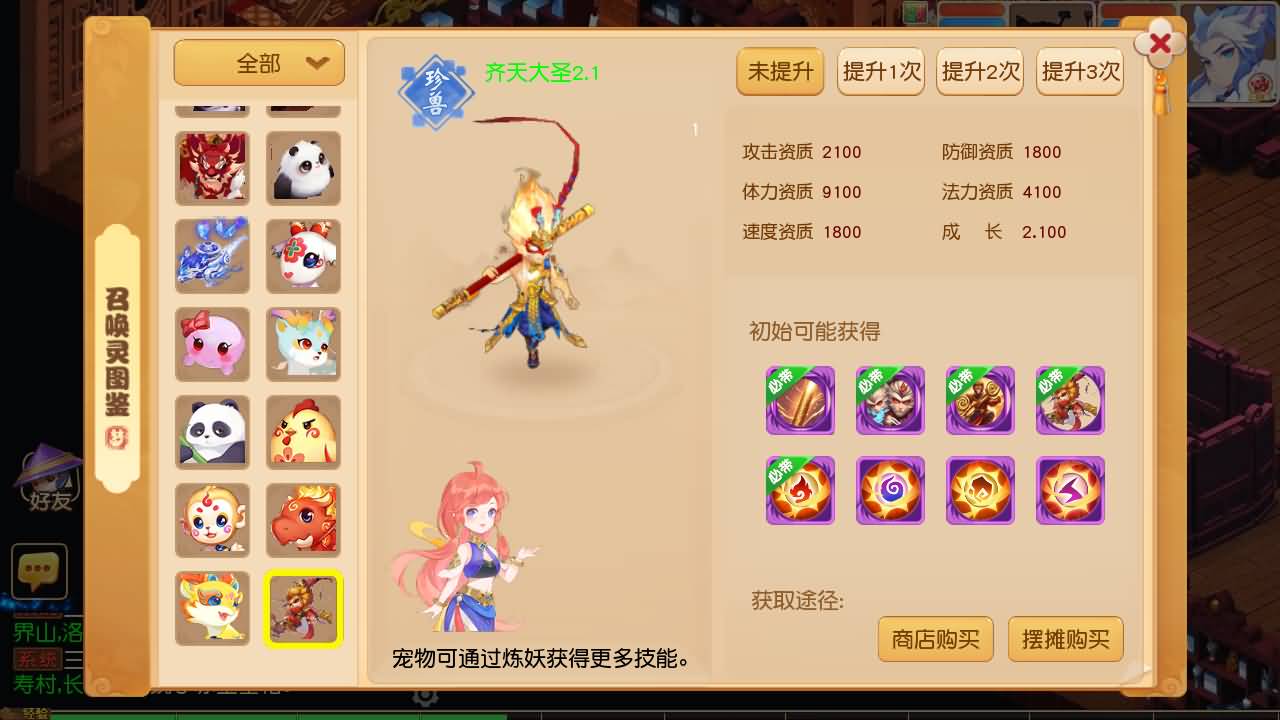Open the Monkey King dual-face skill icon
This screenshot has height=720, width=1280.
pos(890,398)
